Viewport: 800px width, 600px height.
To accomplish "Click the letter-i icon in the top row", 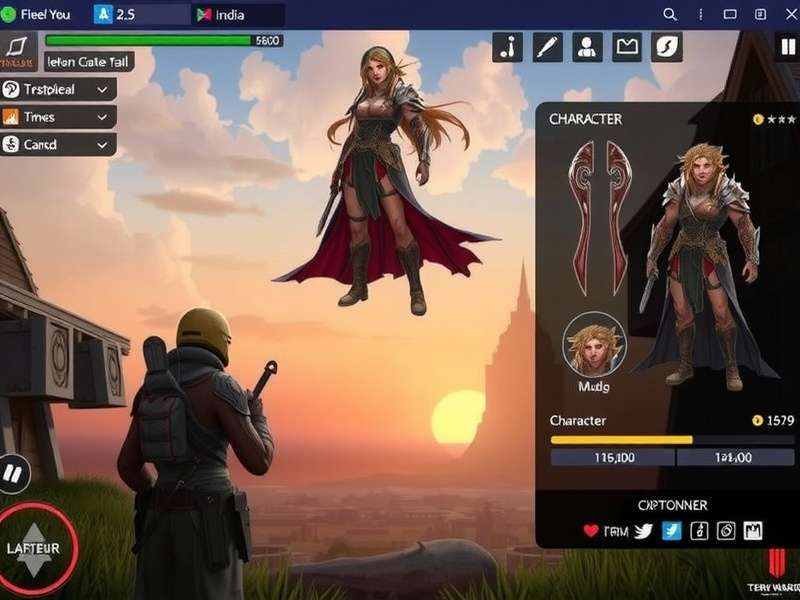I will click(508, 47).
